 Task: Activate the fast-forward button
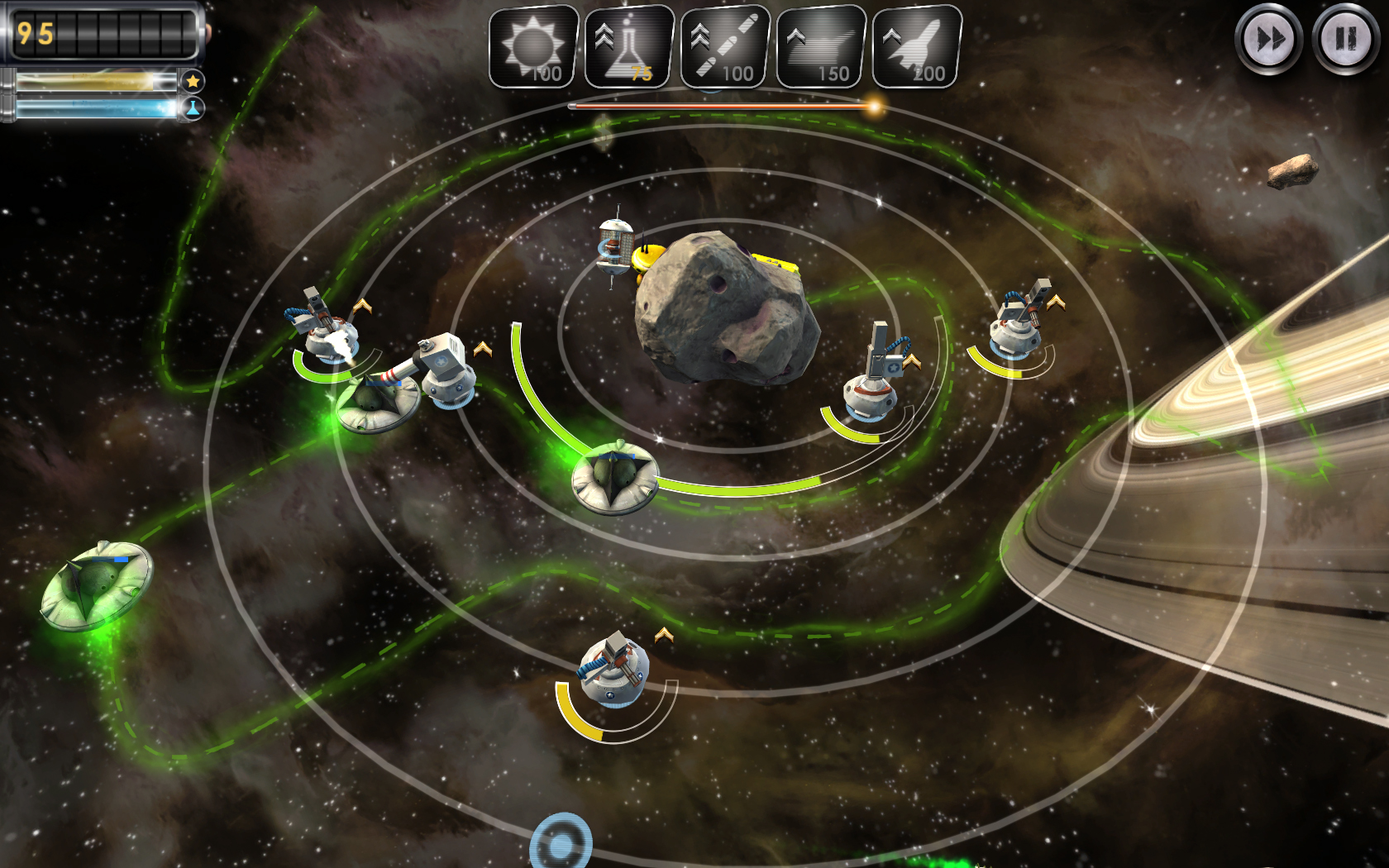point(1268,39)
